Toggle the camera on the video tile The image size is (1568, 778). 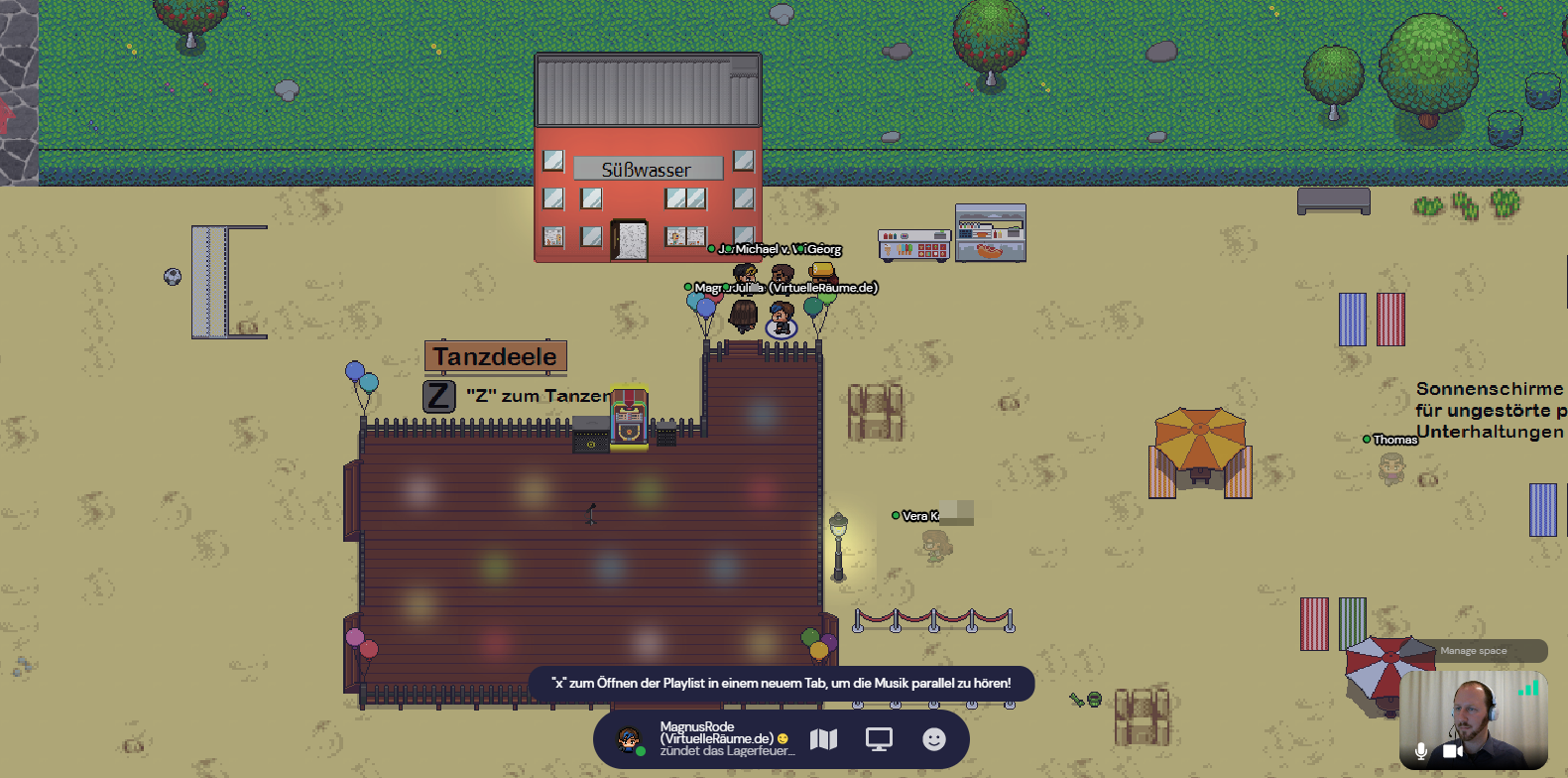1452,751
